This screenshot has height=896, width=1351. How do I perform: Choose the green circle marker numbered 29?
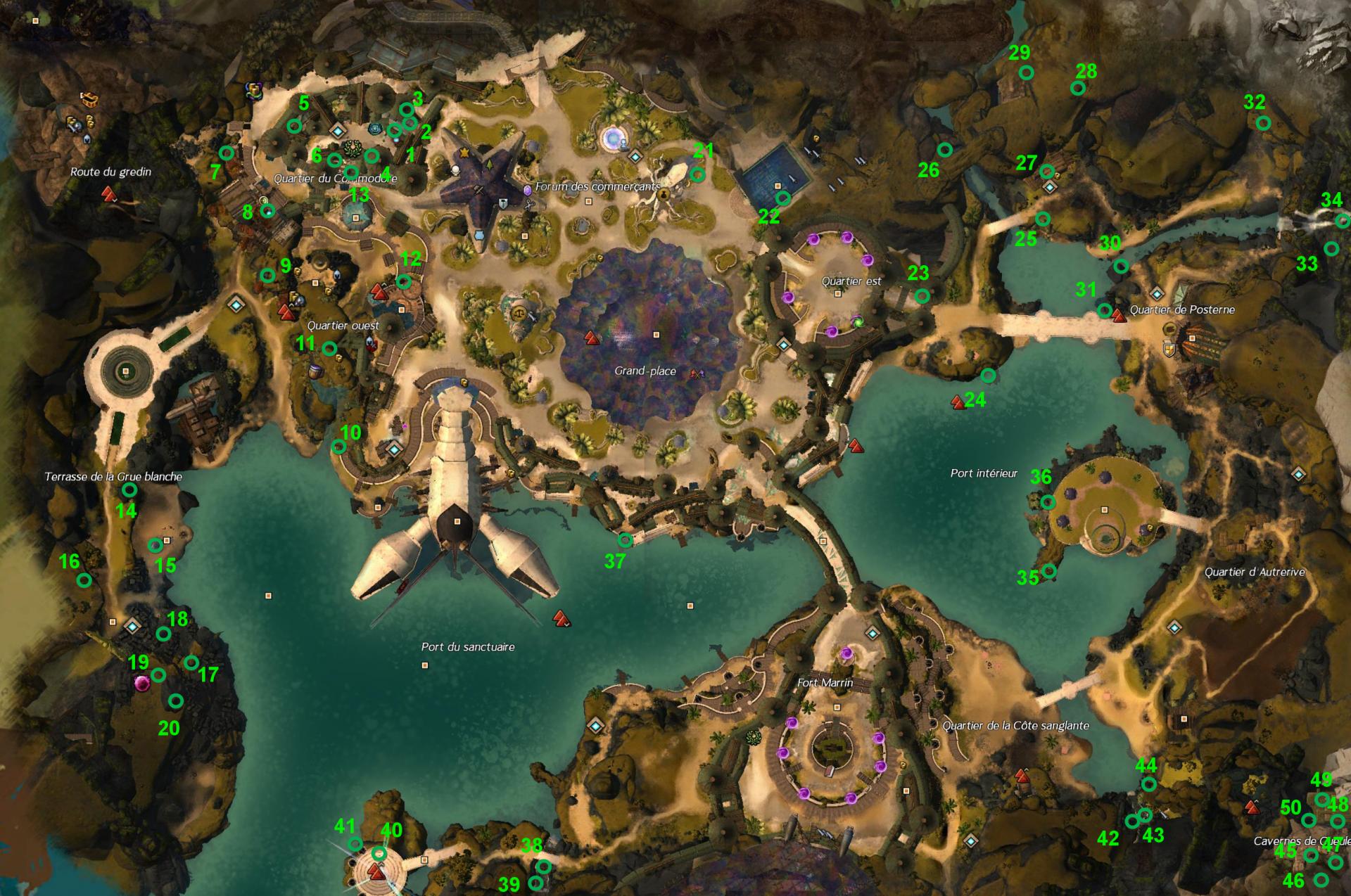[1027, 72]
